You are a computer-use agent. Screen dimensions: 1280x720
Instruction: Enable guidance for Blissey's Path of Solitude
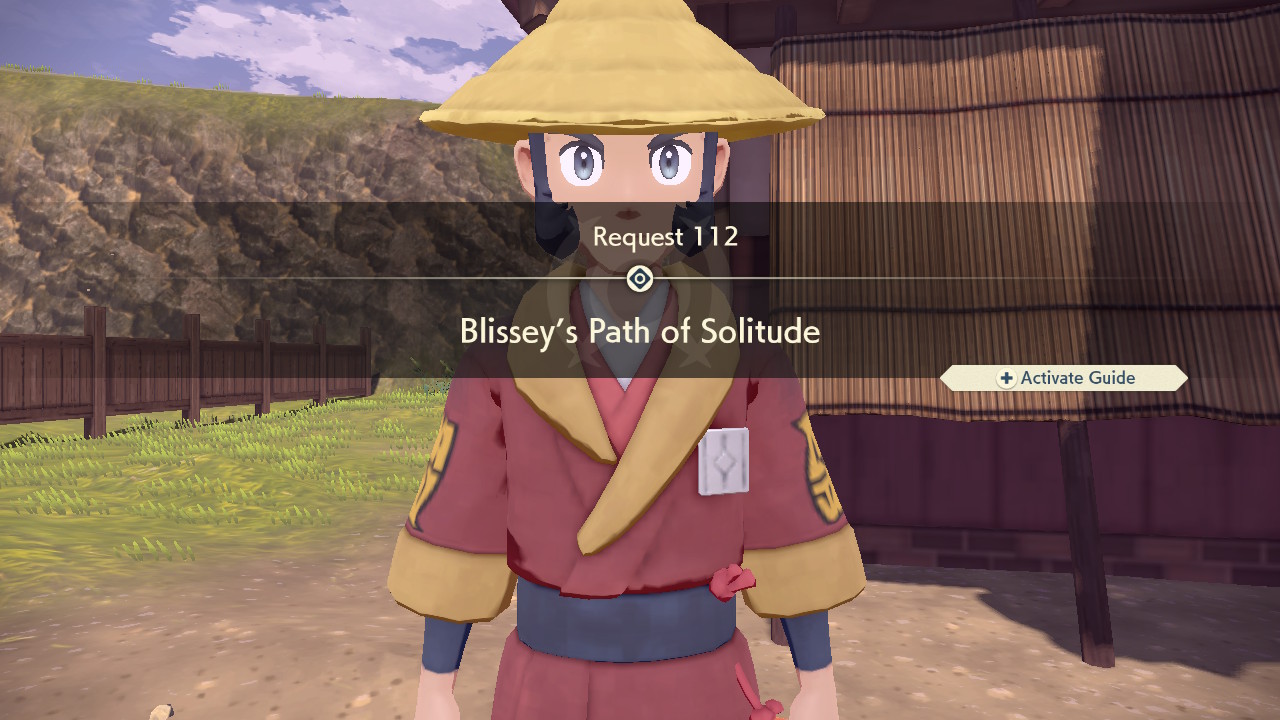(x=1063, y=378)
